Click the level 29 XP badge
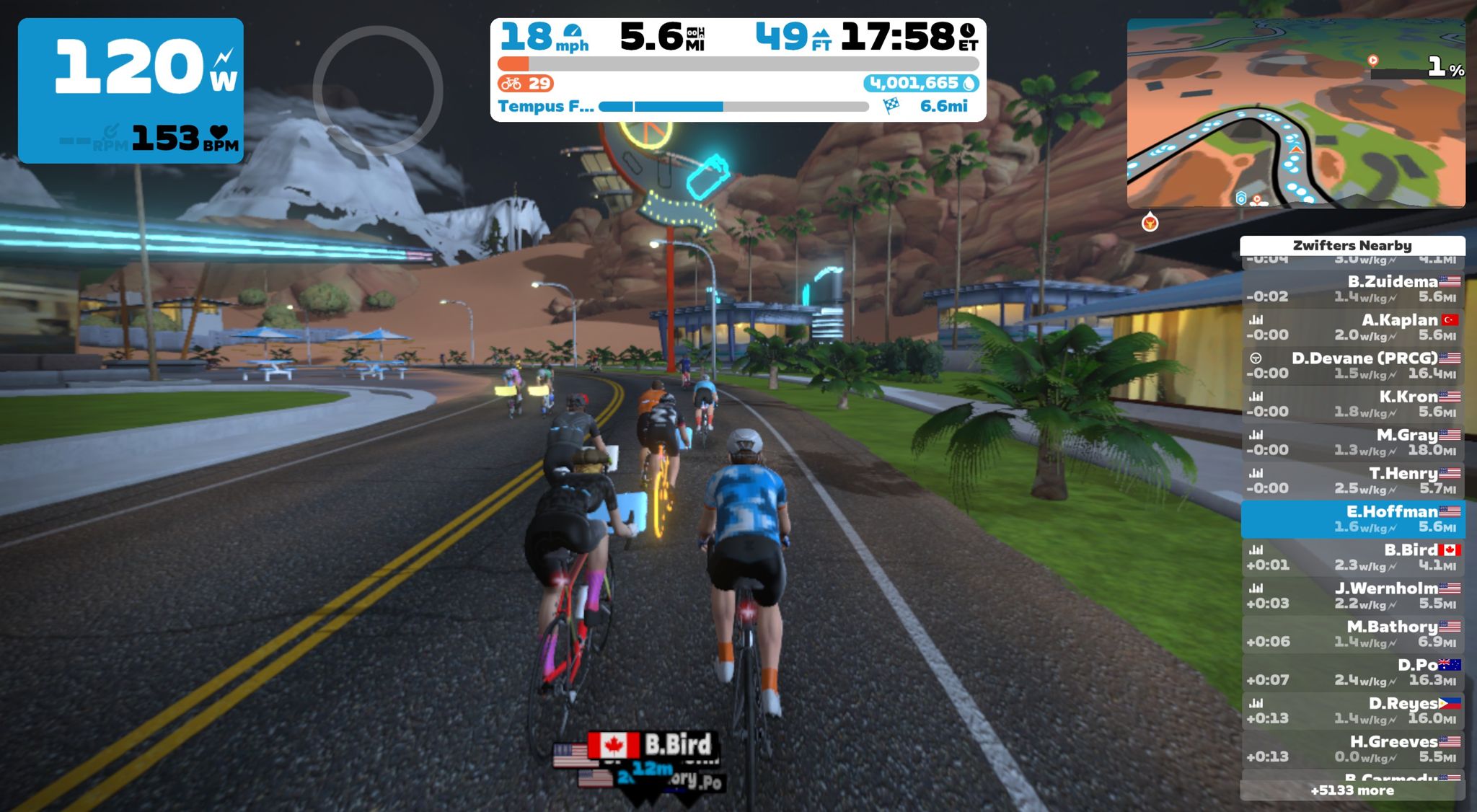This screenshot has width=1477, height=812. click(x=525, y=84)
